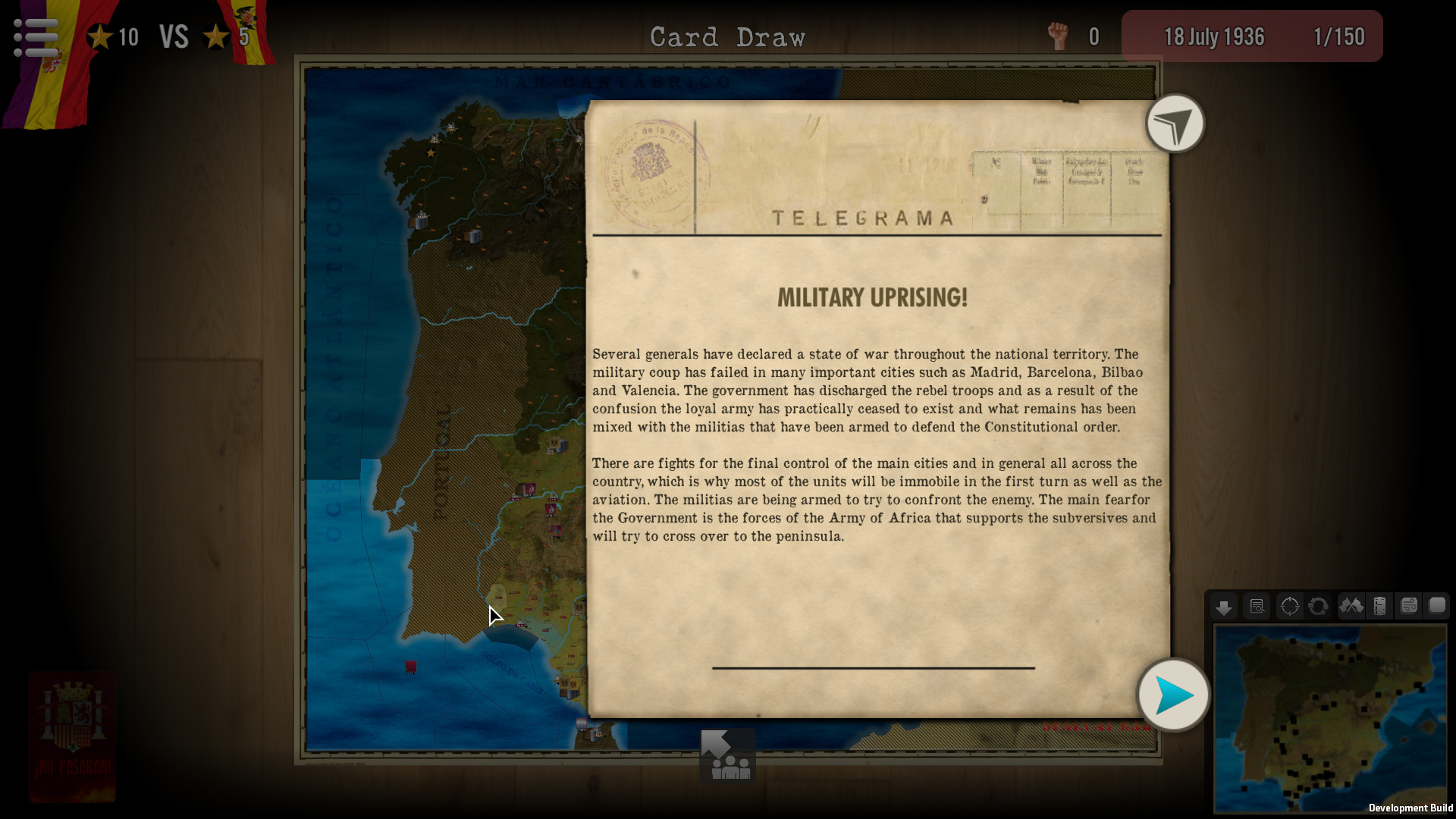The image size is (1456, 819).
Task: Dismiss the Military Uprising telegram message
Action: 1174,694
